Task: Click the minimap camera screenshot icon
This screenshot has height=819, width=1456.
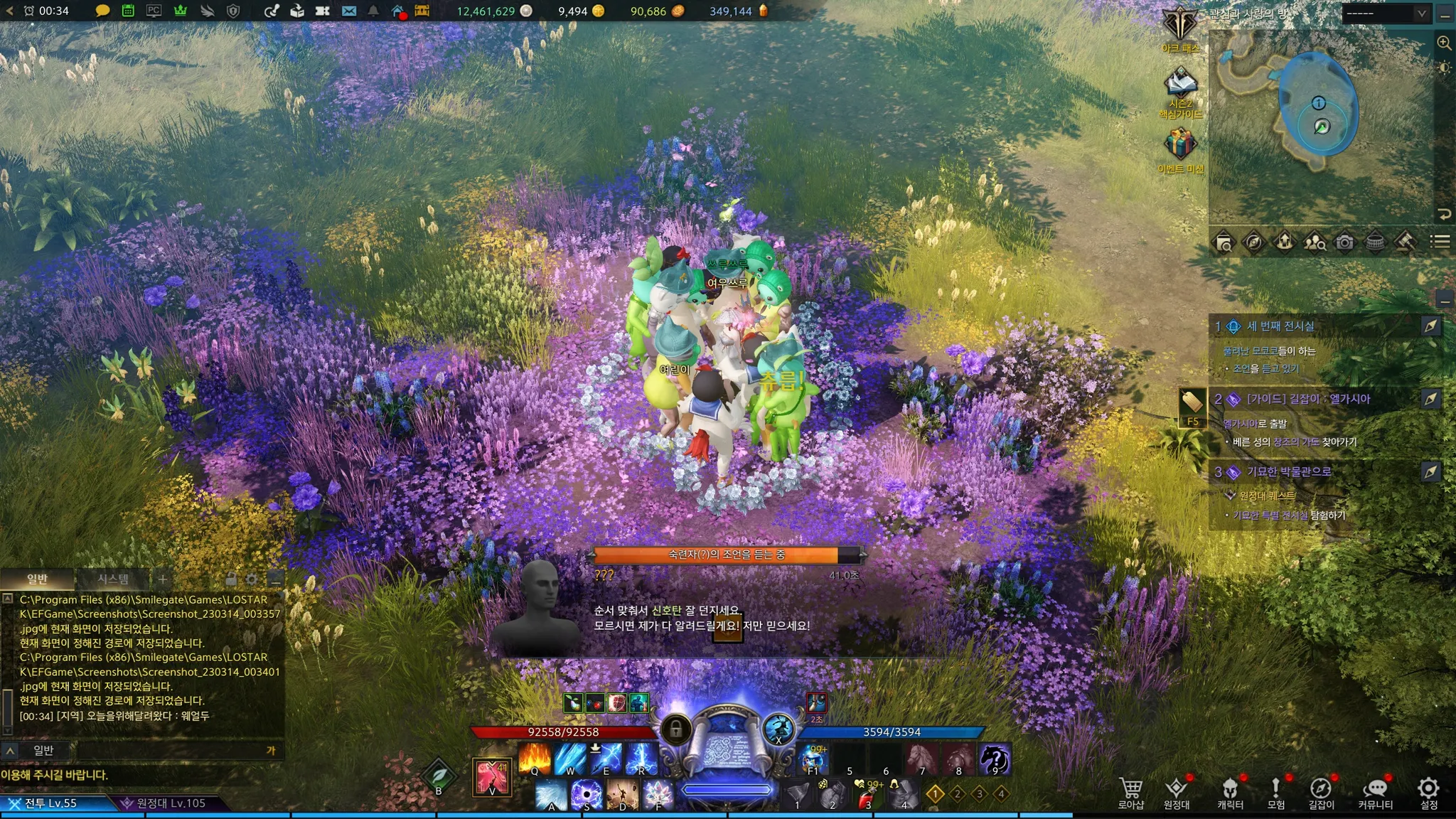Action: 1344,242
